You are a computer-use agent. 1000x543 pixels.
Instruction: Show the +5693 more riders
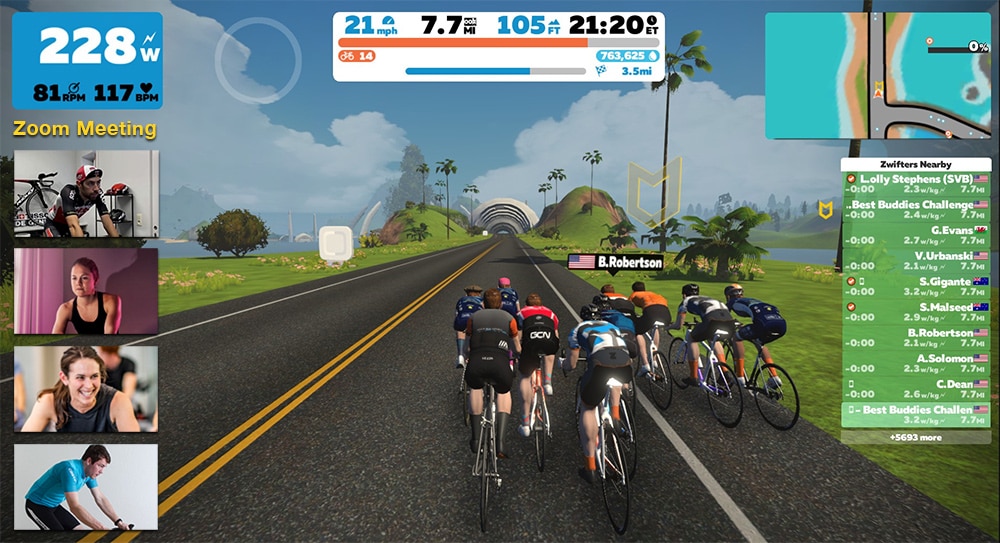[x=916, y=437]
